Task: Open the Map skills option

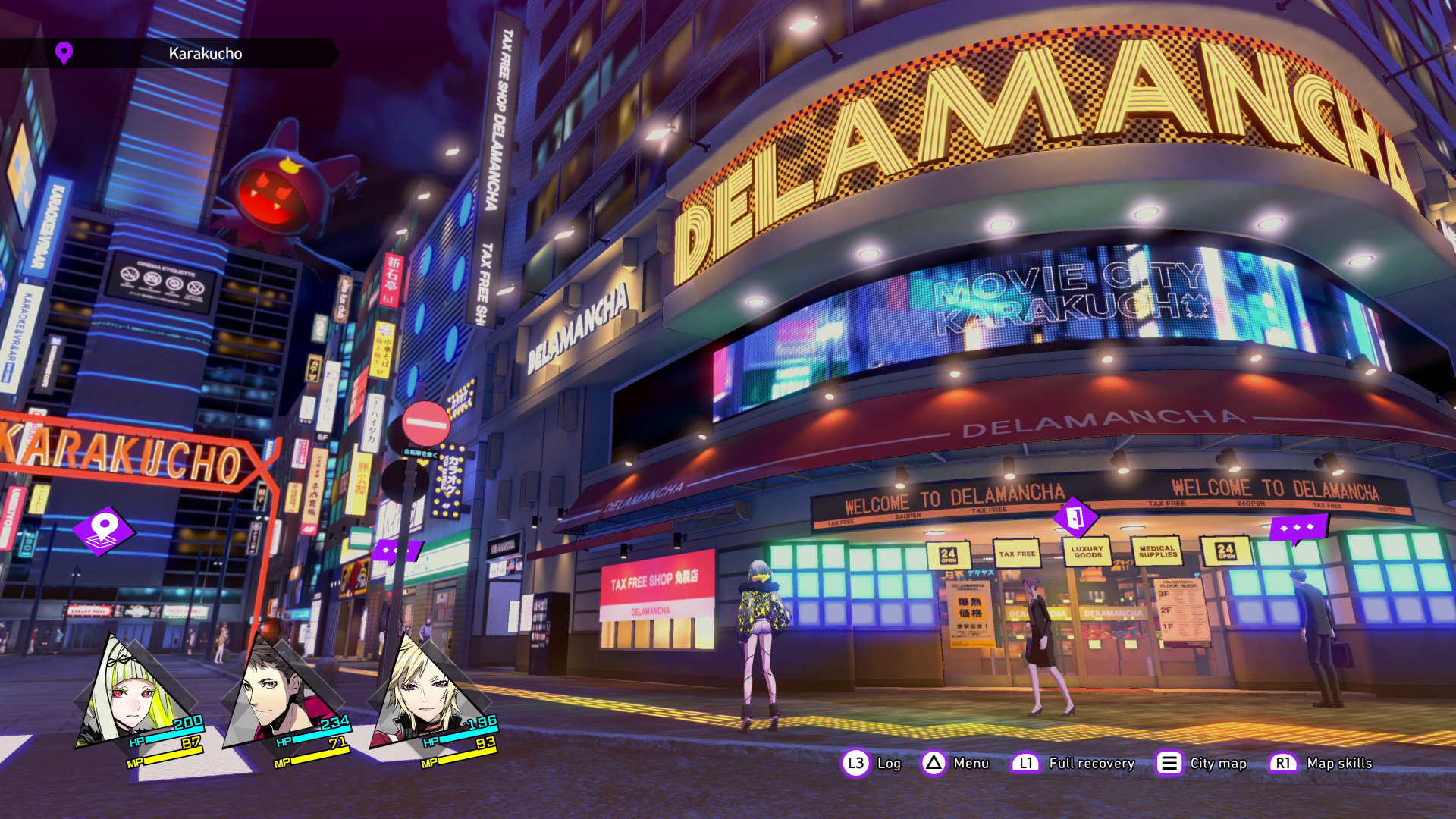Action: tap(1321, 763)
